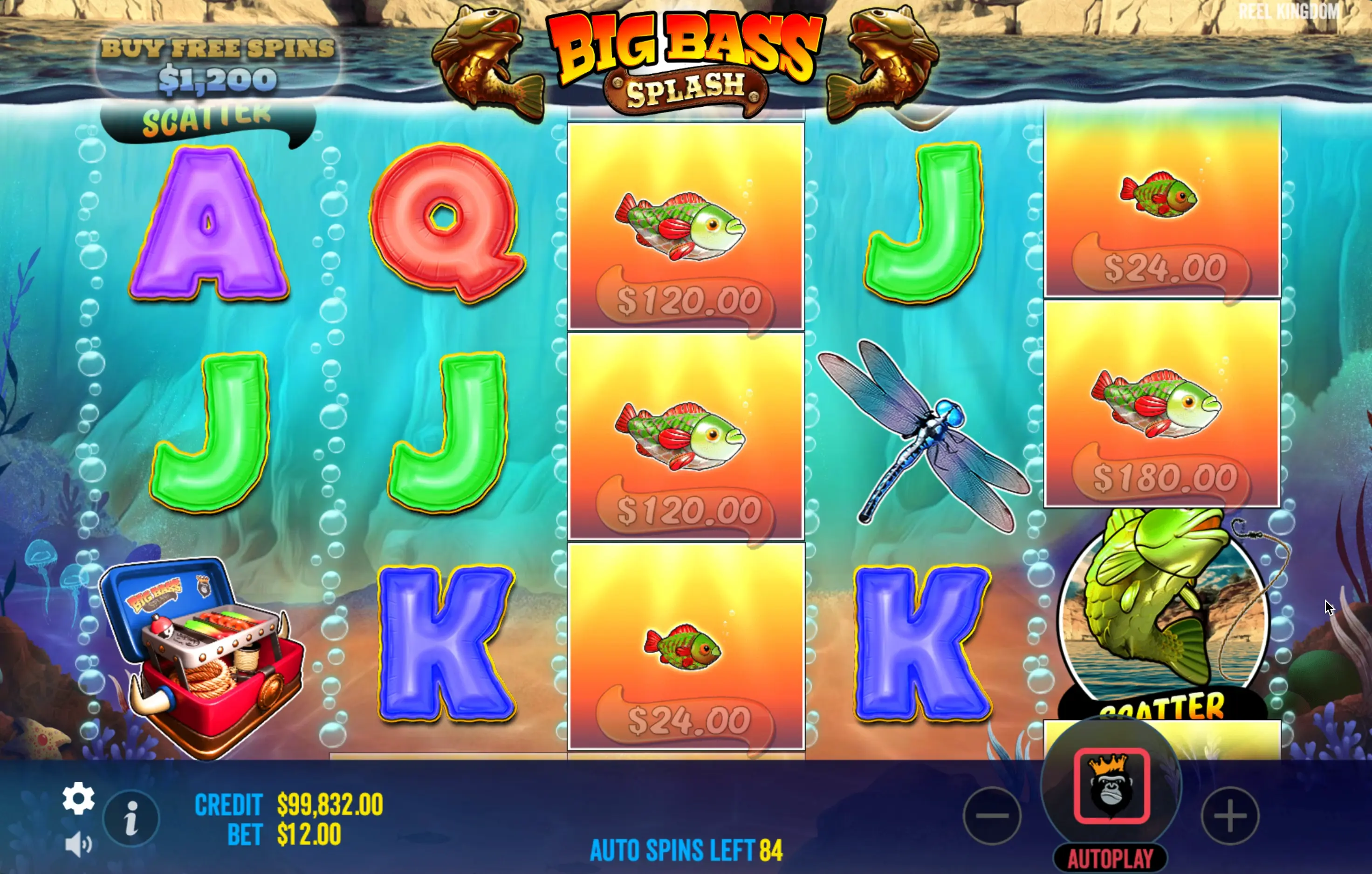
Task: Show the game info paytable
Action: pyautogui.click(x=131, y=819)
